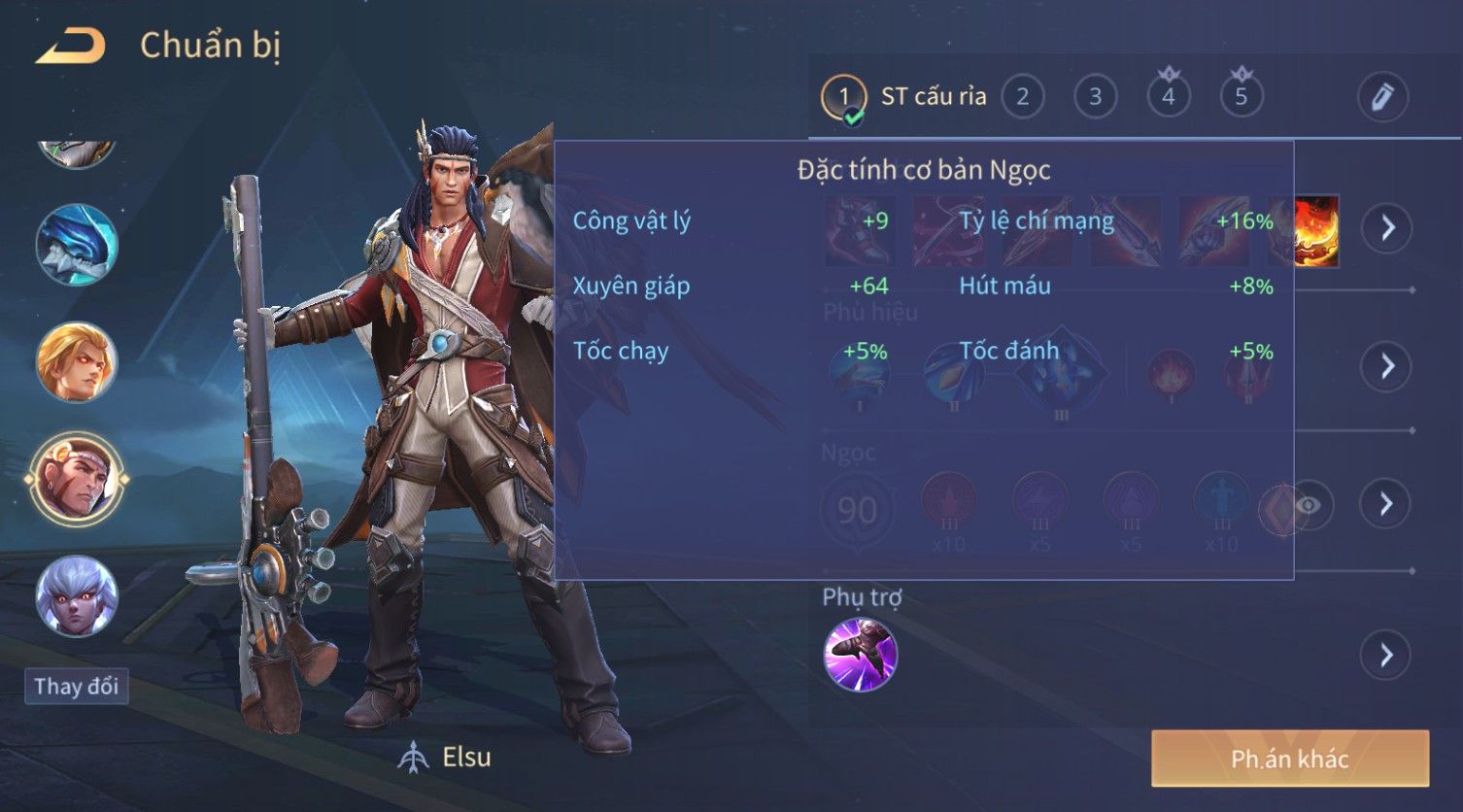Switch to build preset 5
Screen dimensions: 1463x812
(x=1241, y=97)
